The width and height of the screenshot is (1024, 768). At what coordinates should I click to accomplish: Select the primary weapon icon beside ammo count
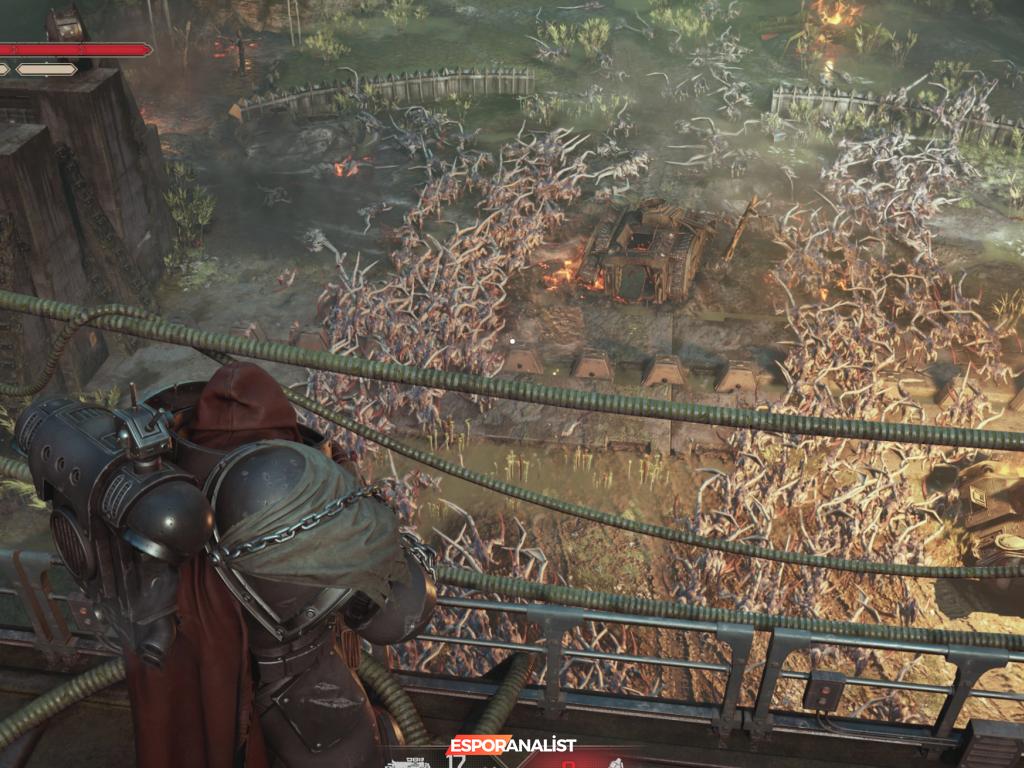(x=407, y=762)
